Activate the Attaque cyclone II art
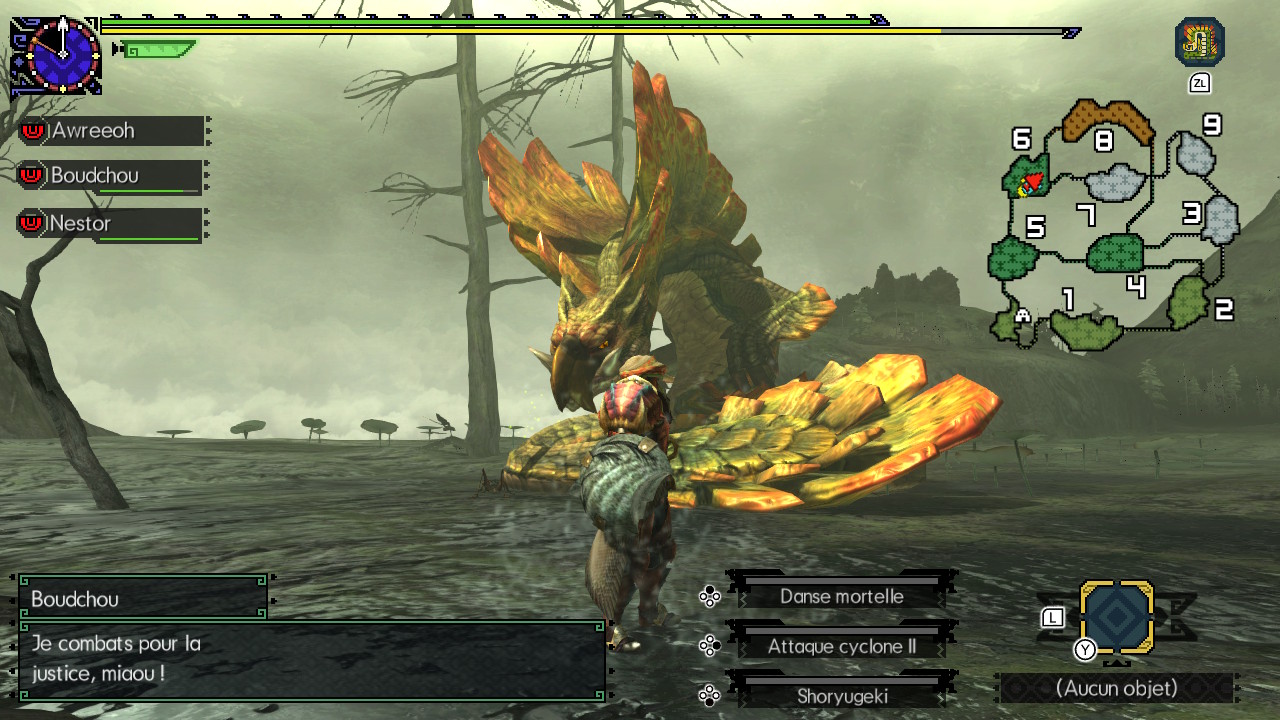The height and width of the screenshot is (720, 1280). [841, 646]
